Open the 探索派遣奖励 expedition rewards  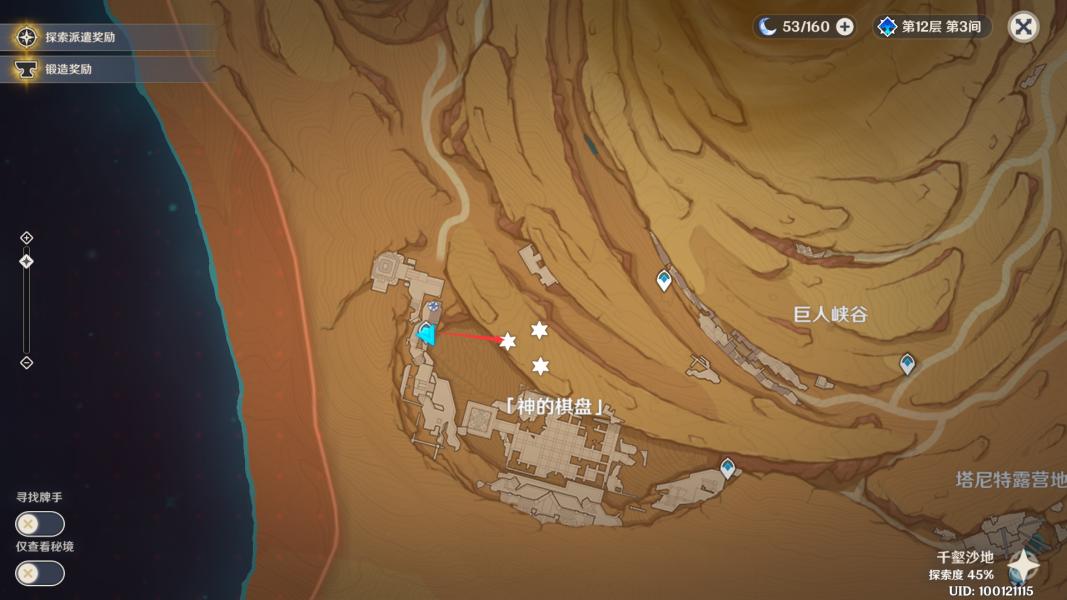tap(80, 38)
